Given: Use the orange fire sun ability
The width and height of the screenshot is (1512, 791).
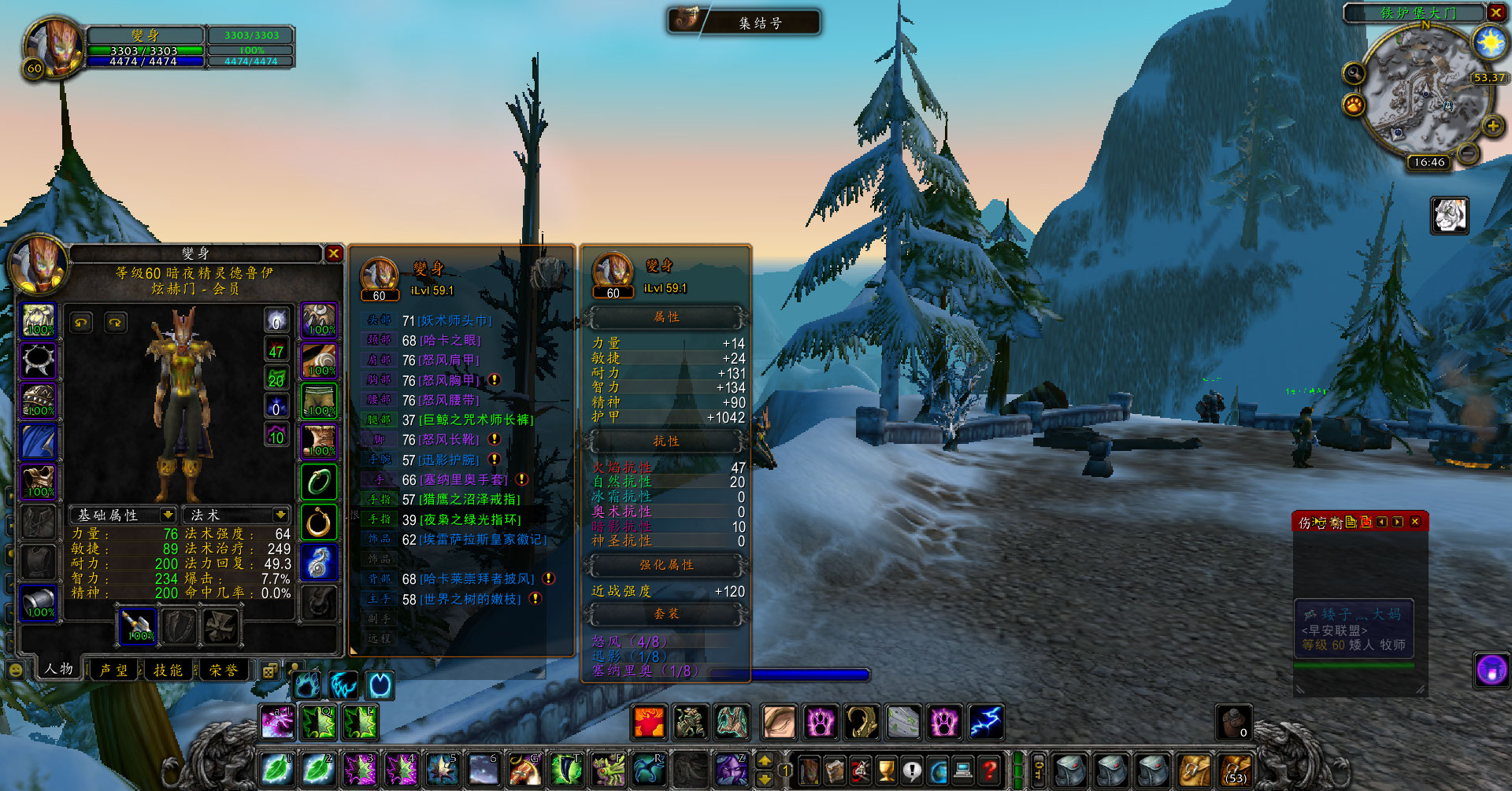Looking at the screenshot, I should point(650,722).
